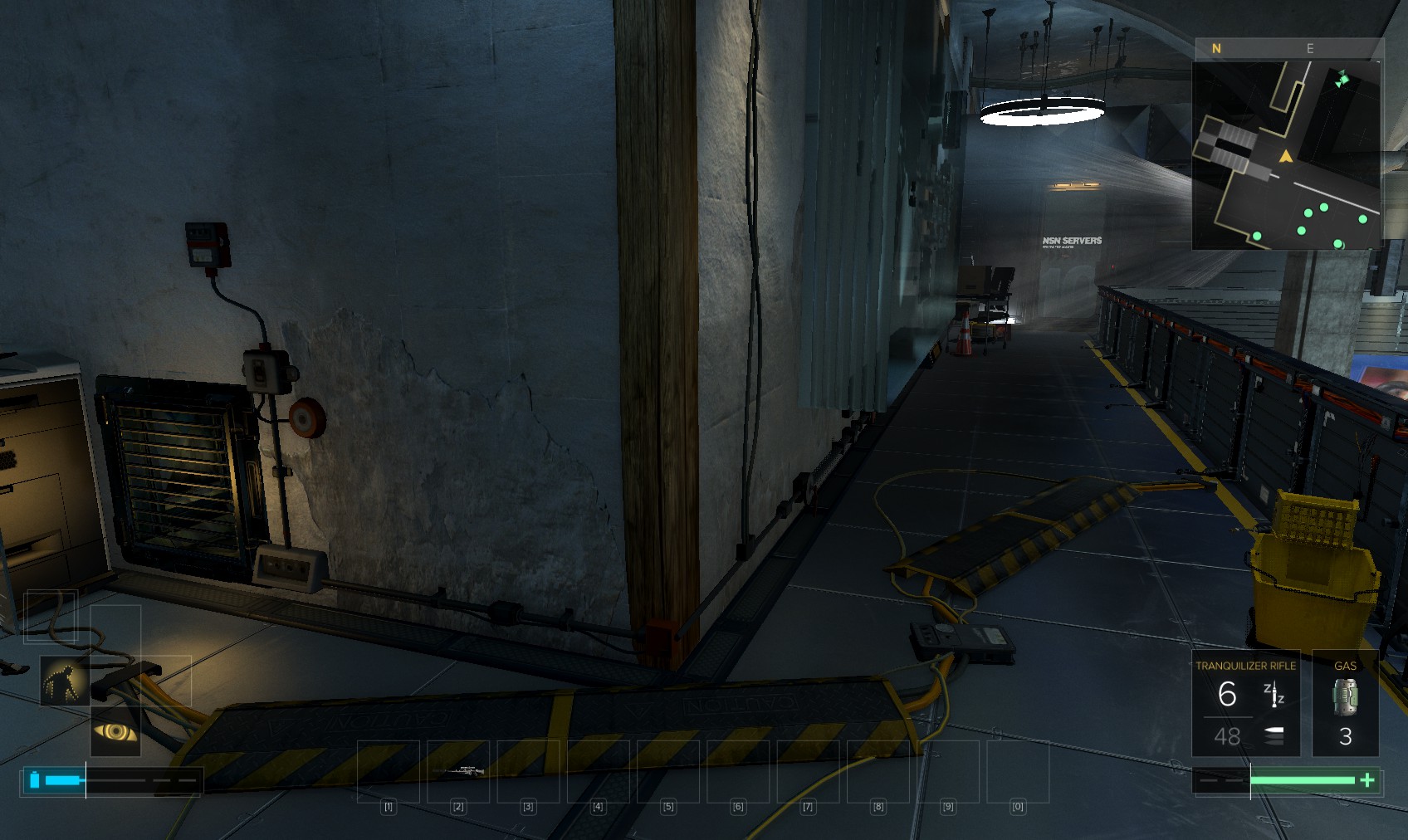The height and width of the screenshot is (840, 1408).
Task: Click the green diamond marker on minimap
Action: pyautogui.click(x=1342, y=80)
